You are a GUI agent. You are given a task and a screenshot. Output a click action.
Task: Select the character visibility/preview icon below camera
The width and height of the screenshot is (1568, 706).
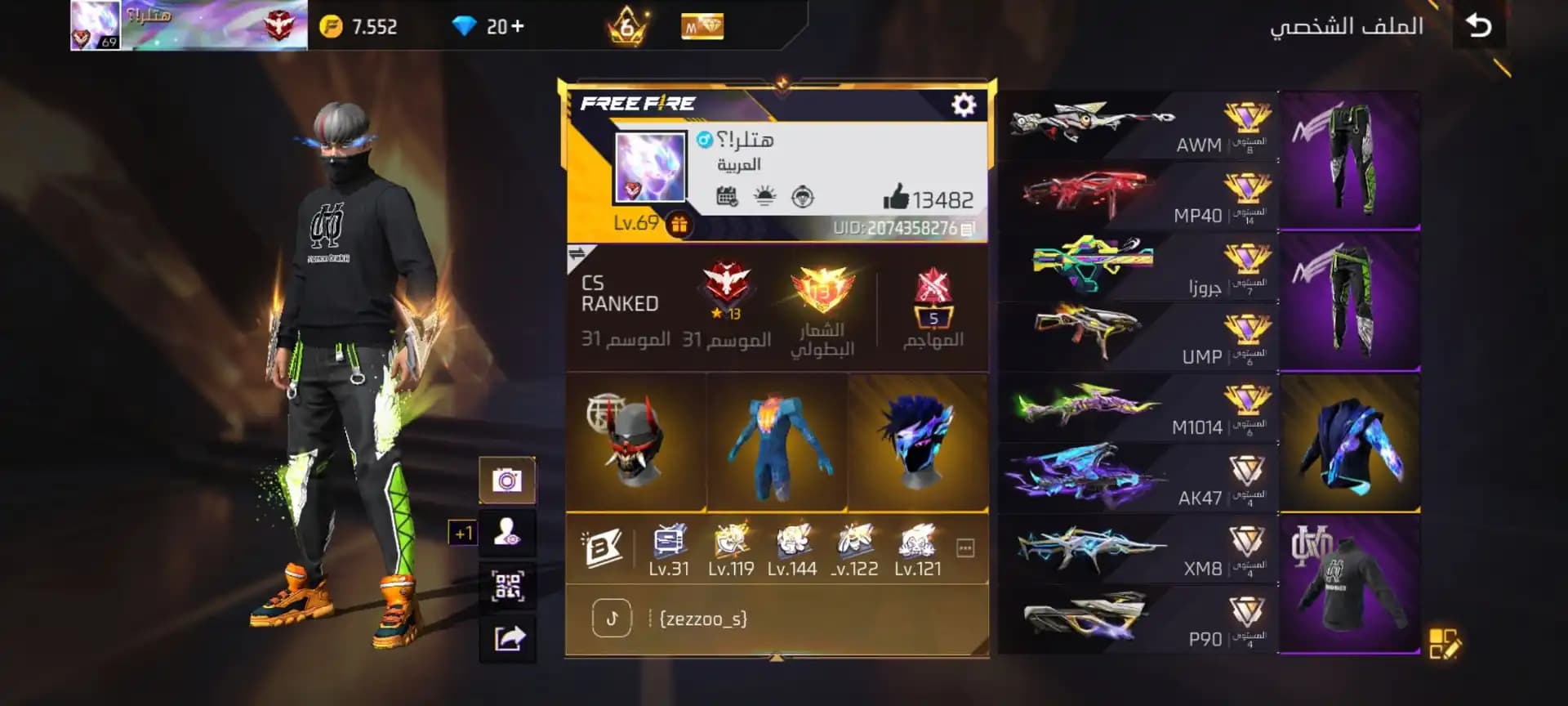508,533
